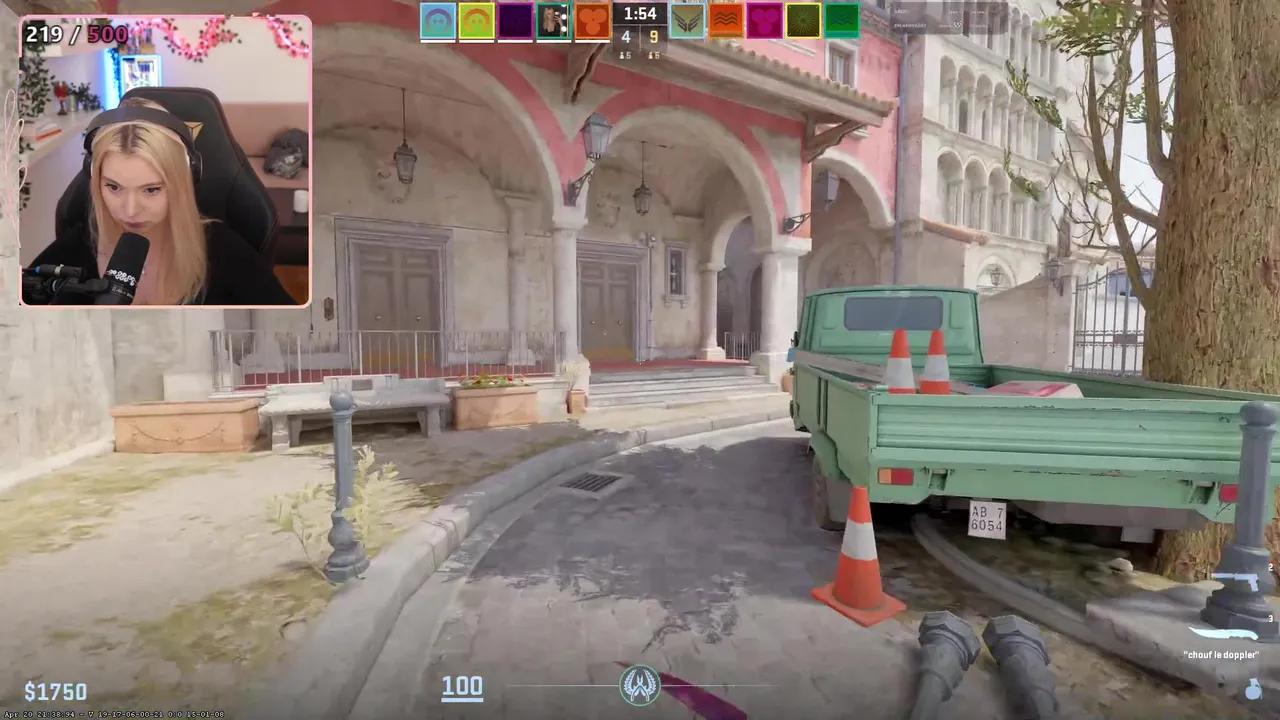Click the streamer webcam overlay
Viewport: 1280px width, 720px height.
[165, 160]
